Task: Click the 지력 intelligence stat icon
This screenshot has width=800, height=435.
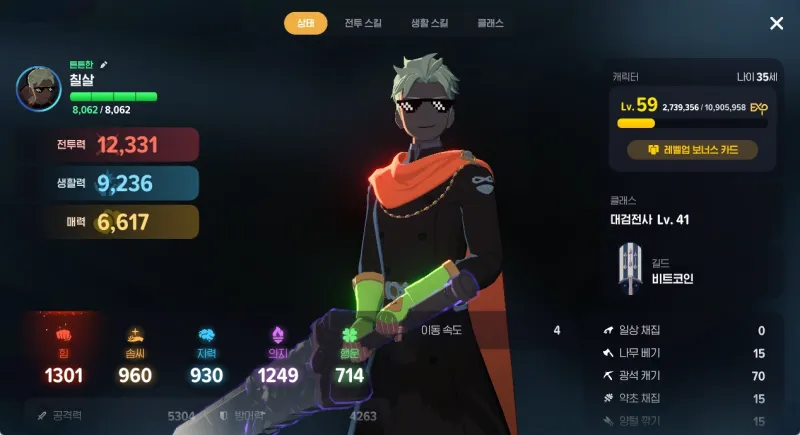Action: [x=206, y=334]
